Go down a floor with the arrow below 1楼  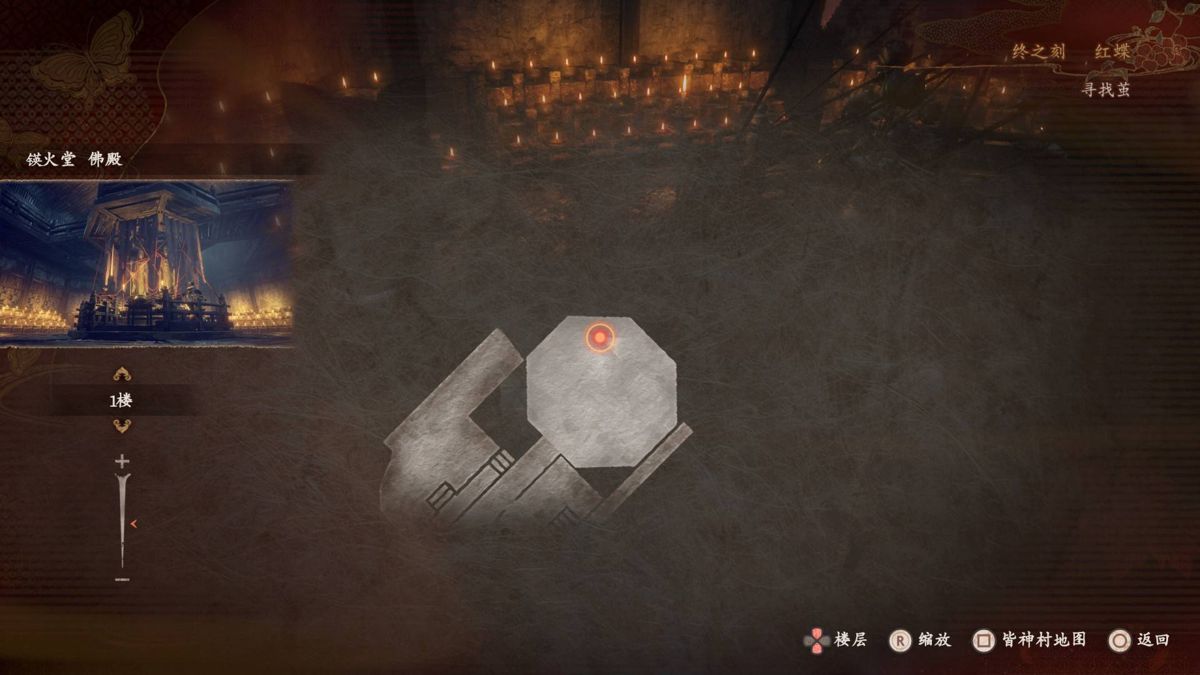click(x=122, y=426)
